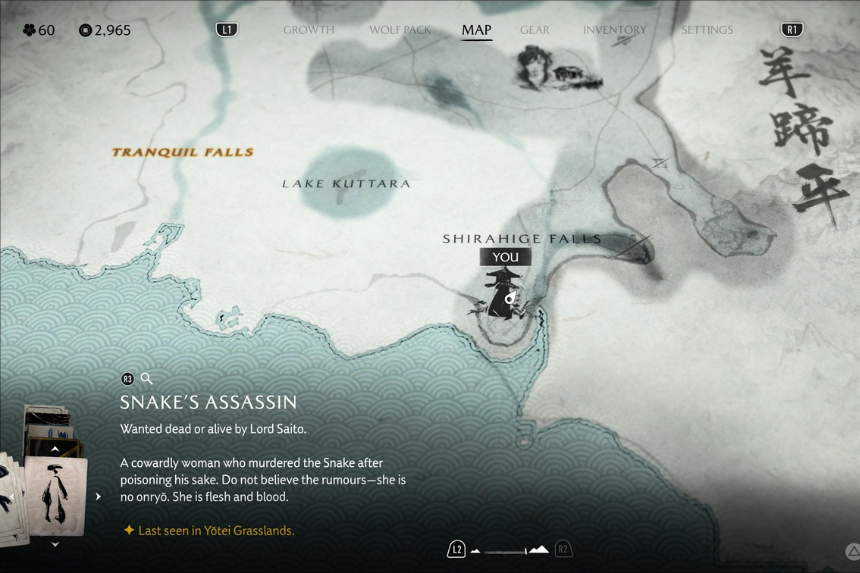Open the Wolf Pack tab
This screenshot has height=573, width=860.
click(400, 30)
